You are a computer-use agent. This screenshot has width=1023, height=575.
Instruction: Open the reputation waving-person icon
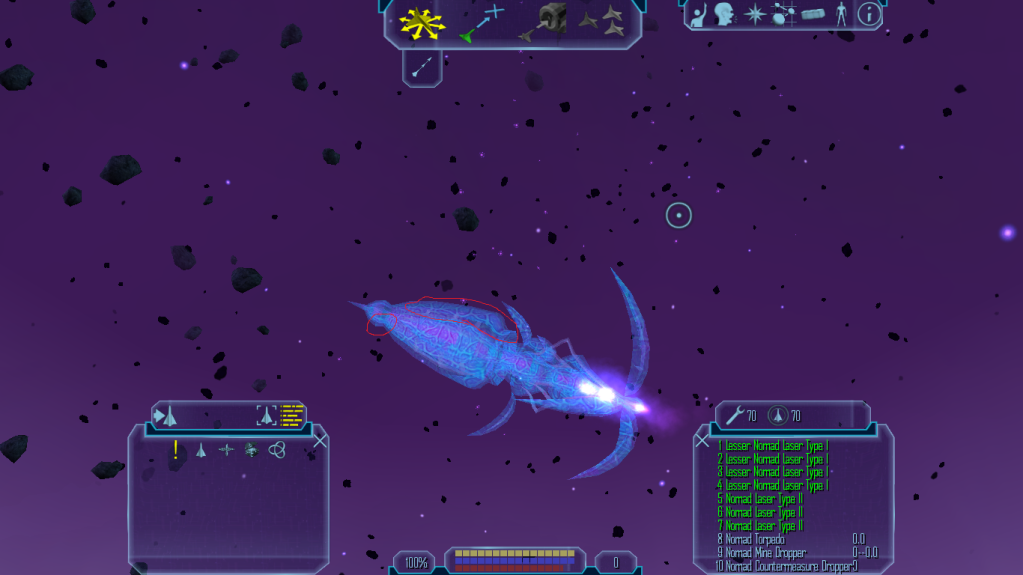click(700, 14)
